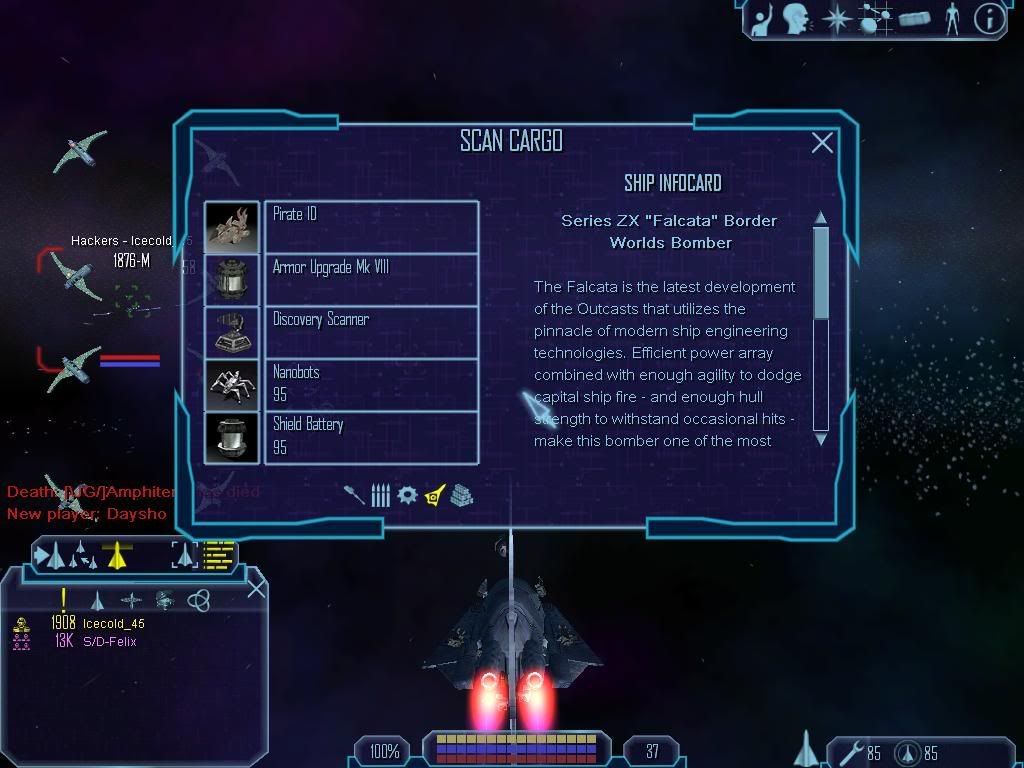Image resolution: width=1024 pixels, height=768 pixels.
Task: Select Icecold_45 in the contact list
Action: [113, 623]
